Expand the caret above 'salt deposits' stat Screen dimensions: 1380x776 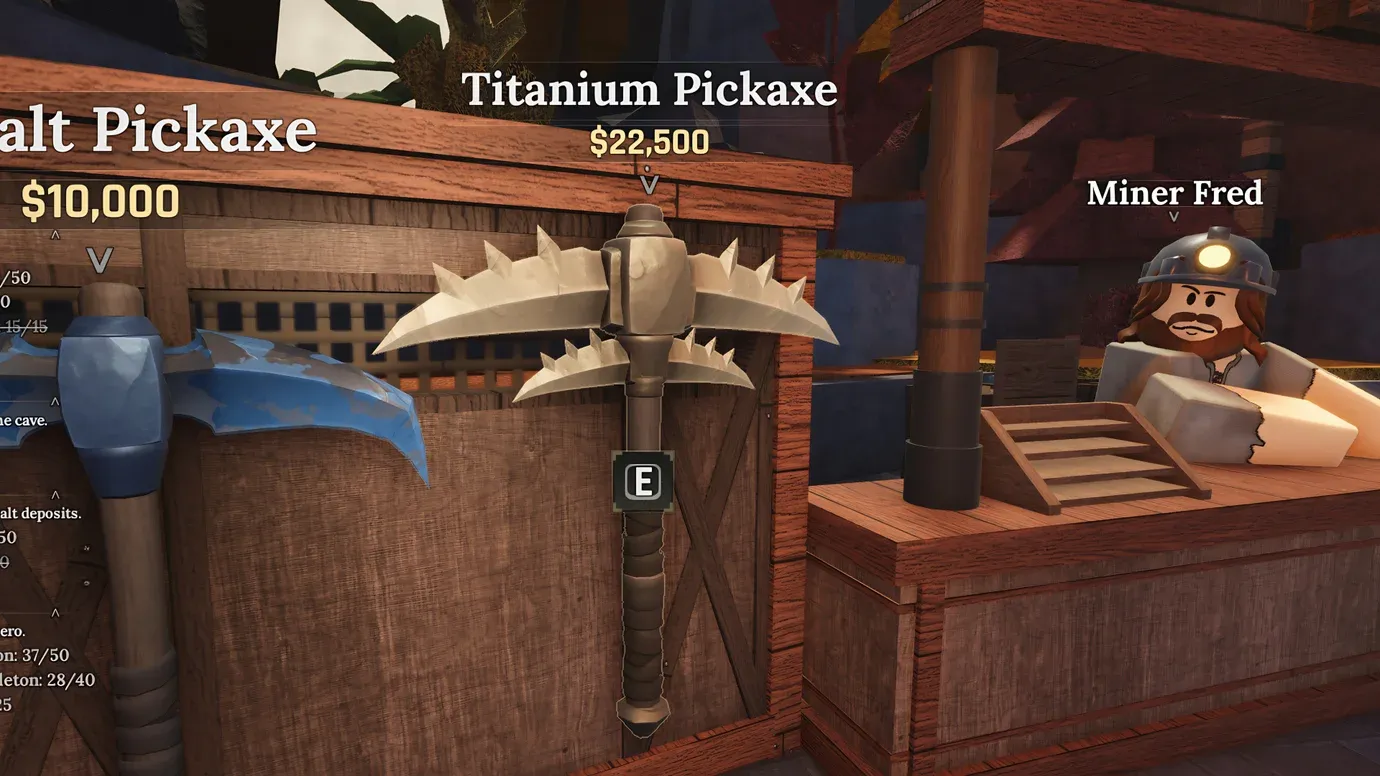(57, 494)
